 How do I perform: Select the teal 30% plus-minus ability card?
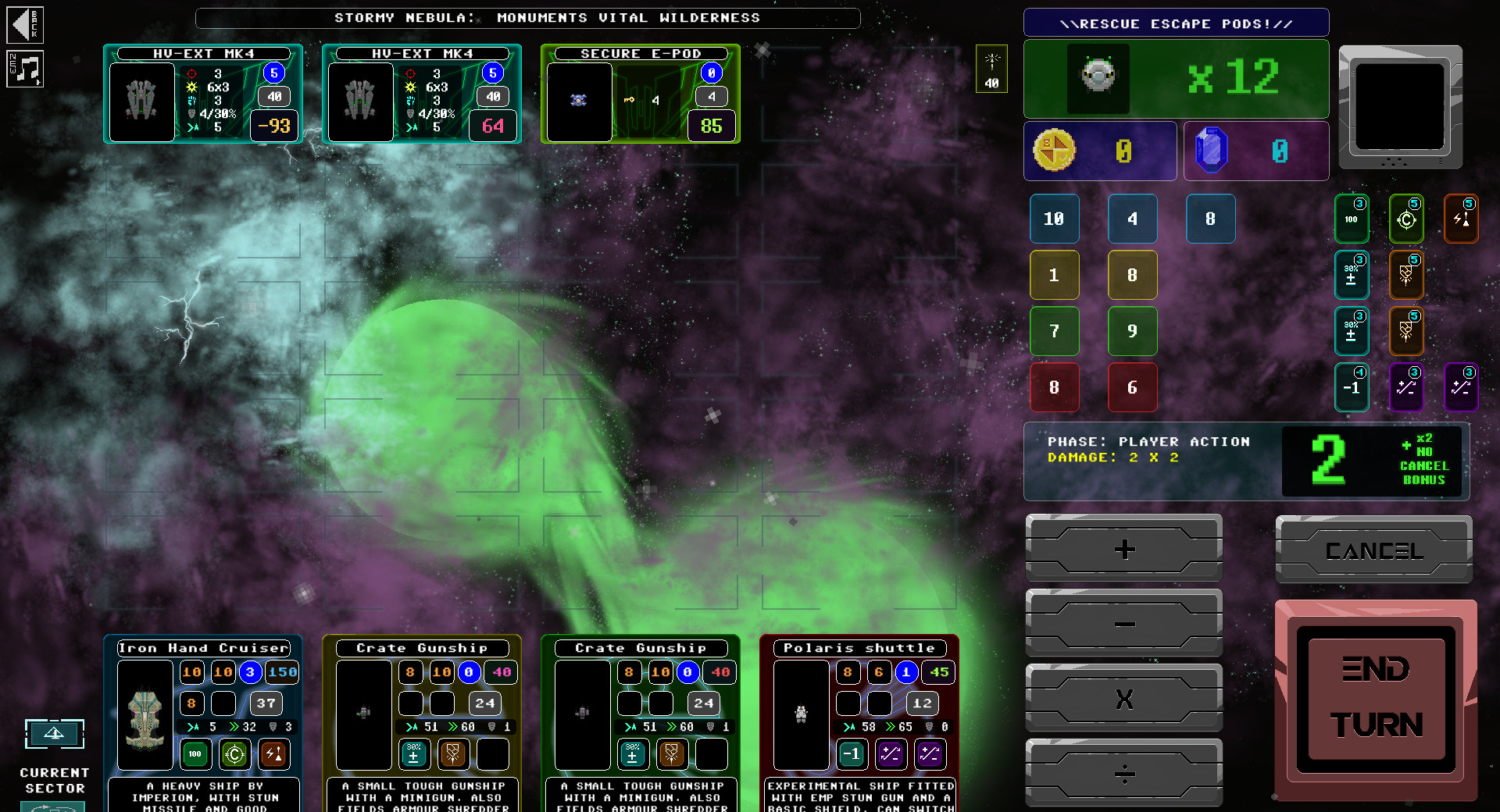1352,275
